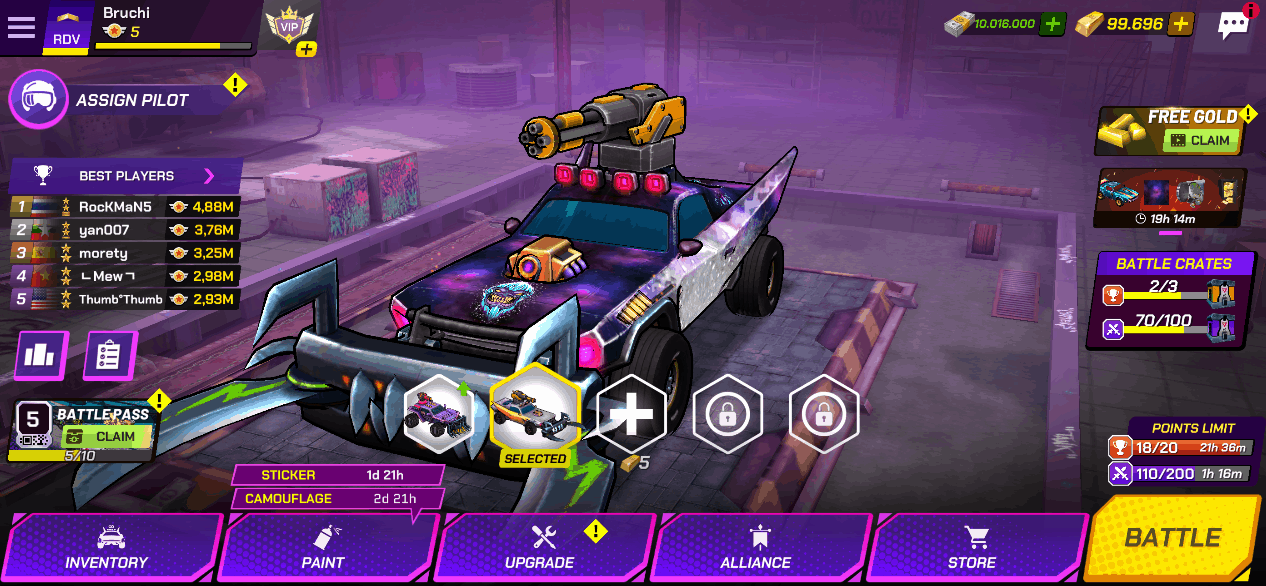Viewport: 1266px width, 586px height.
Task: Open the chat speech bubble
Action: 1234,26
